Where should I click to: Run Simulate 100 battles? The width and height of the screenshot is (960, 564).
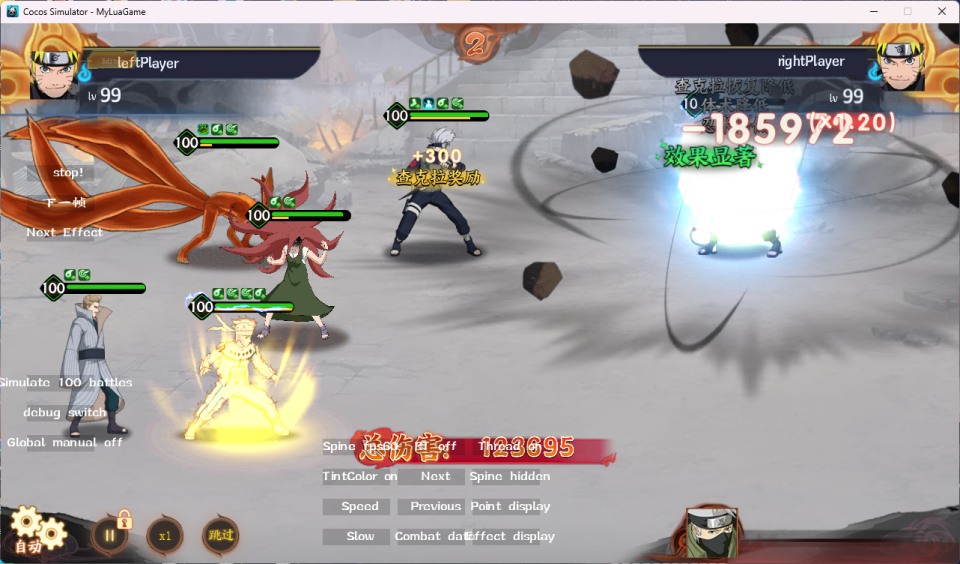(x=66, y=383)
